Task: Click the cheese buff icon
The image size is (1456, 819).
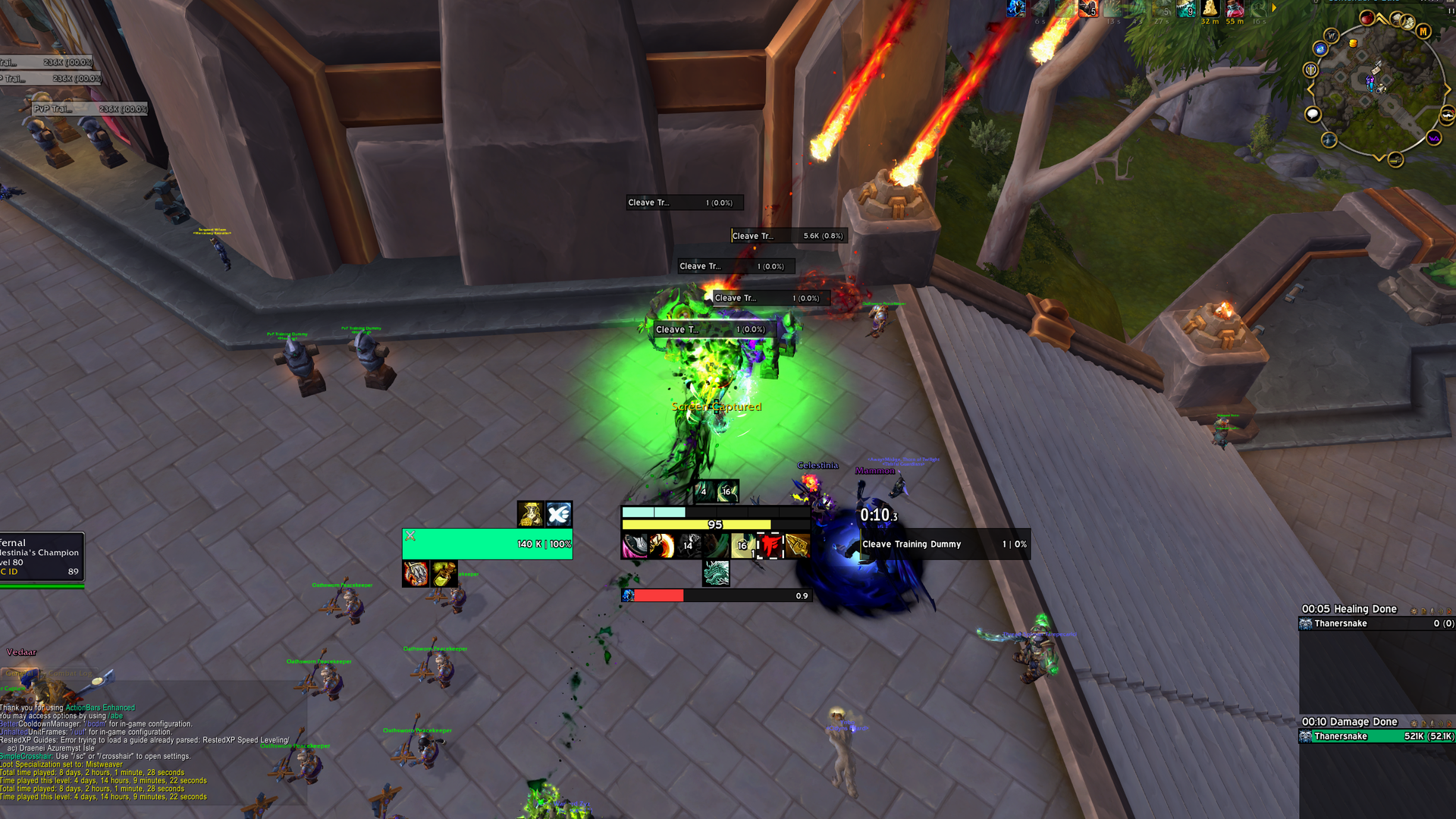Action: click(x=1210, y=8)
